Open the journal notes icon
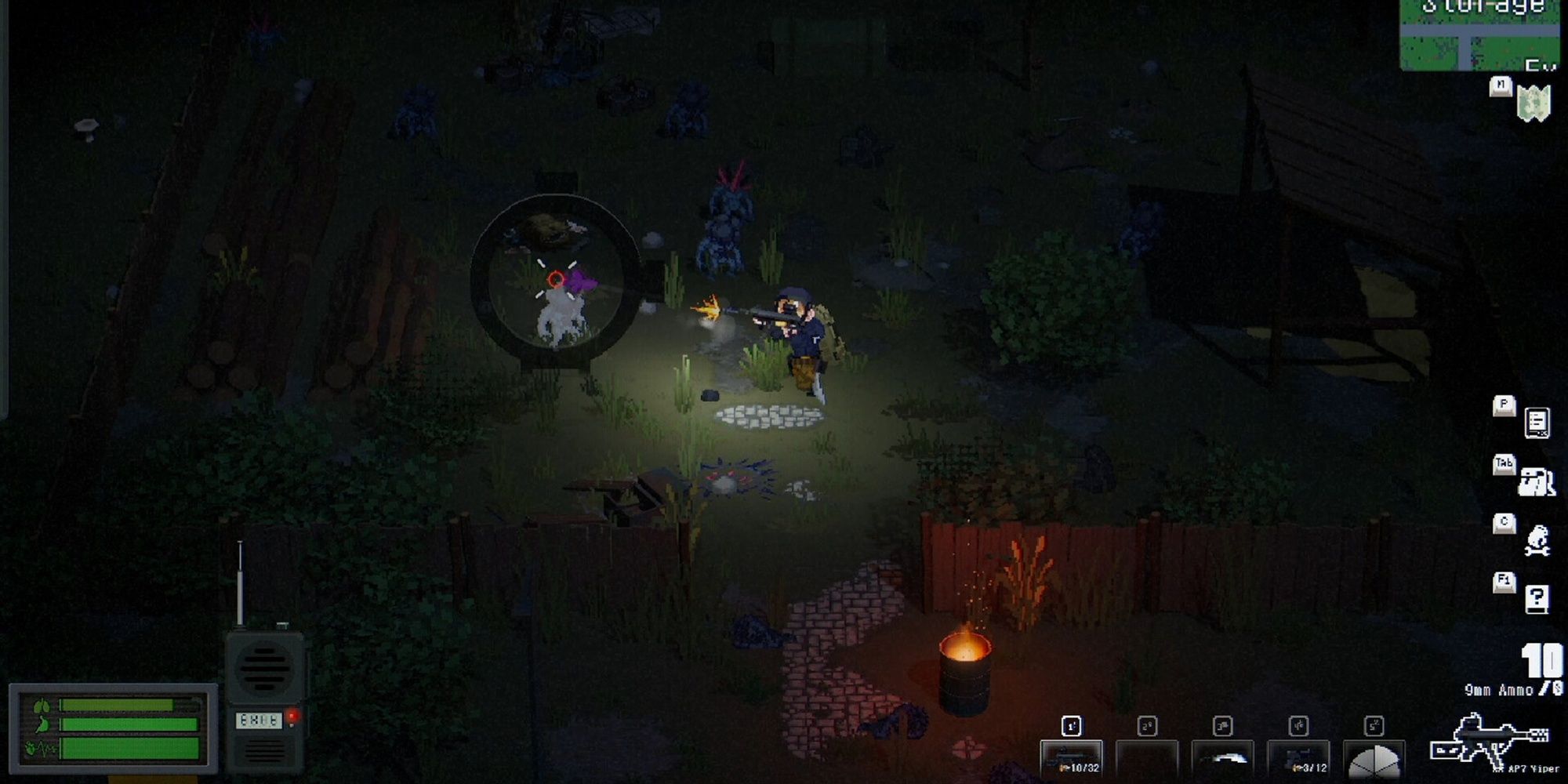 tap(1537, 423)
